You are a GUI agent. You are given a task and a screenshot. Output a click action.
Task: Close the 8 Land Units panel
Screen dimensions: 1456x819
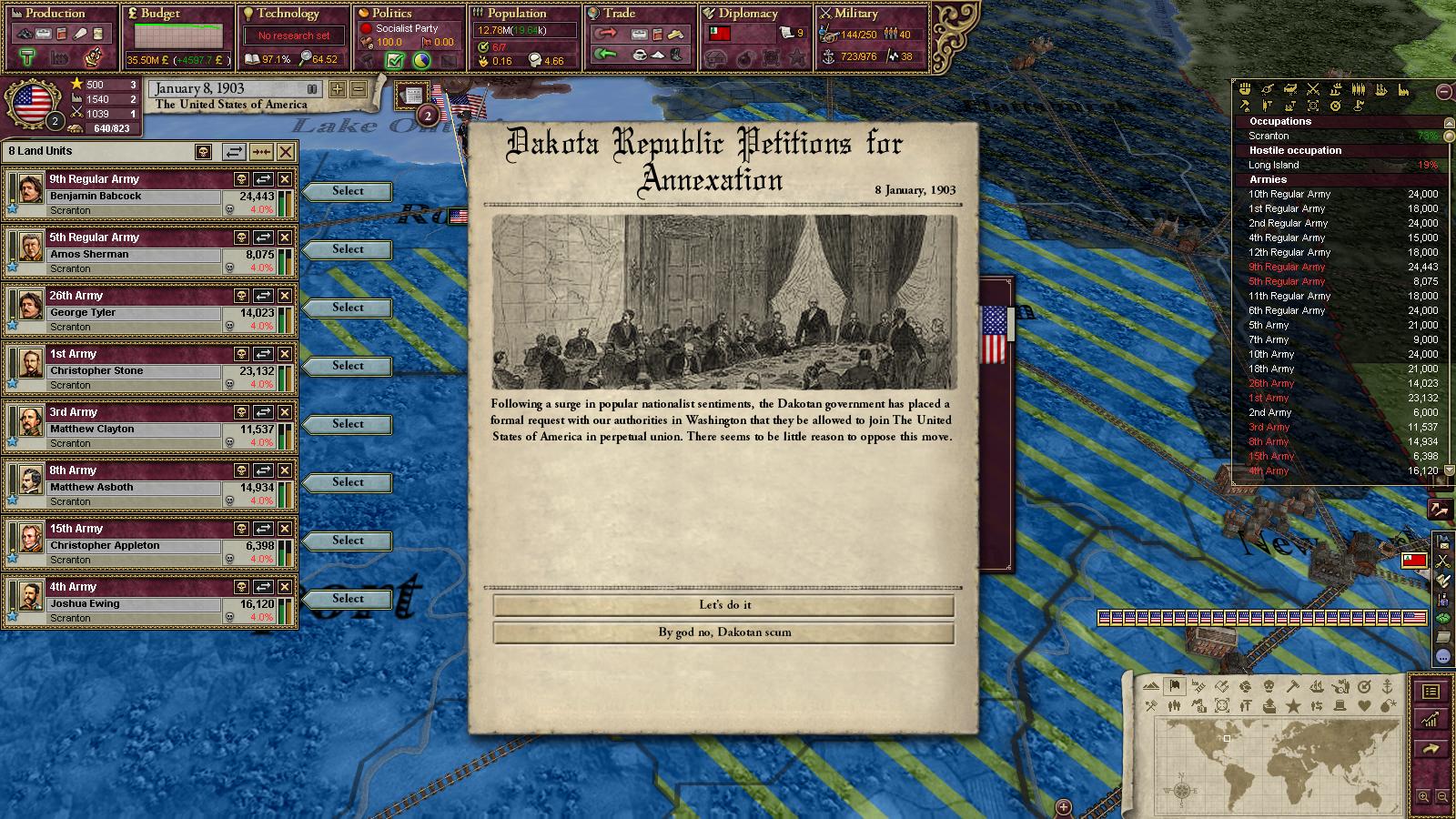point(286,152)
